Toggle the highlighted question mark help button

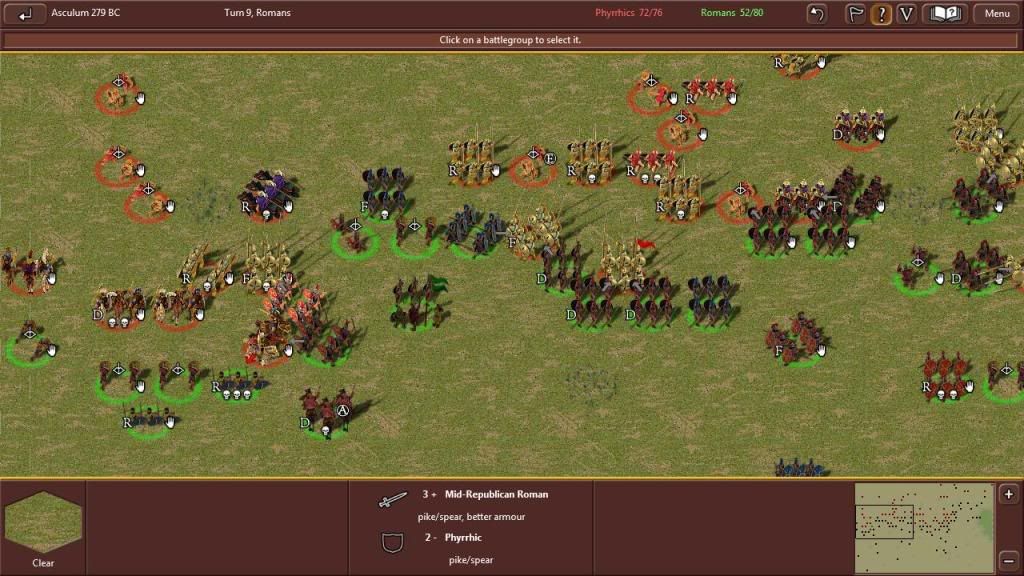[881, 14]
